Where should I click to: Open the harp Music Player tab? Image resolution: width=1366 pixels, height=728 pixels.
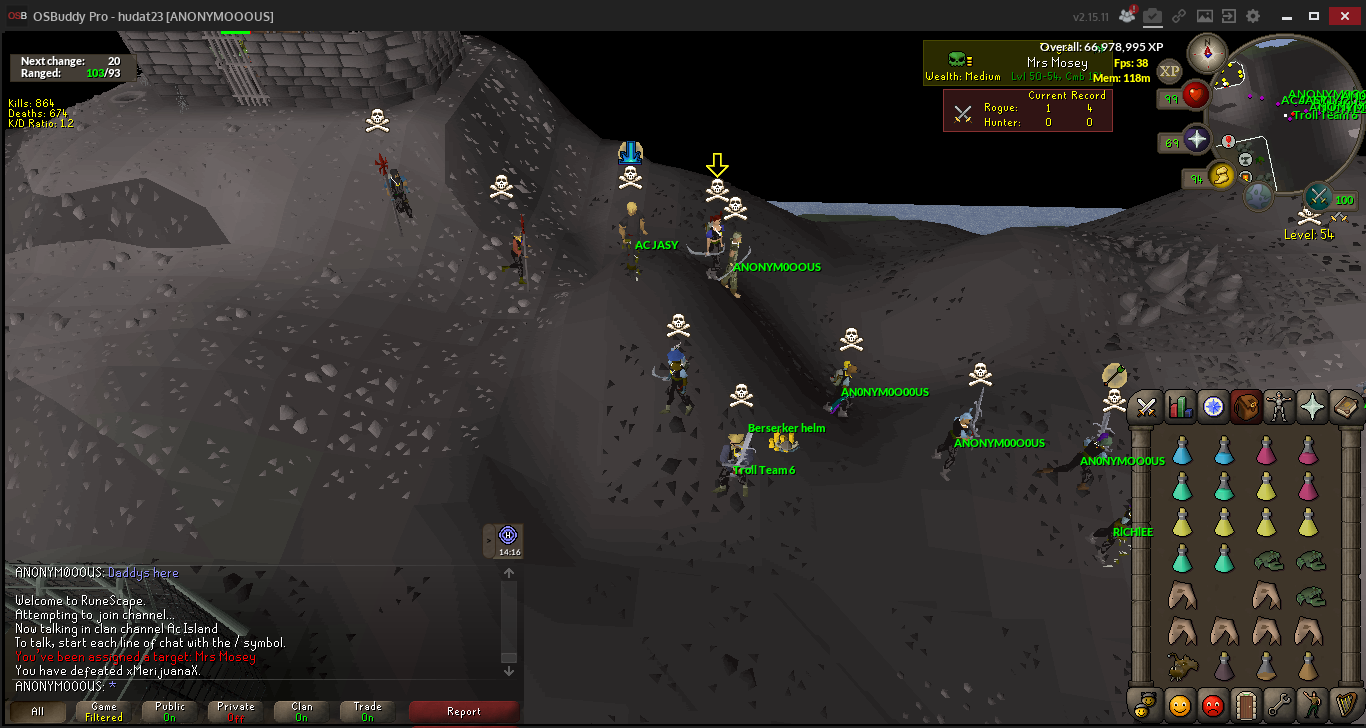pyautogui.click(x=1345, y=705)
